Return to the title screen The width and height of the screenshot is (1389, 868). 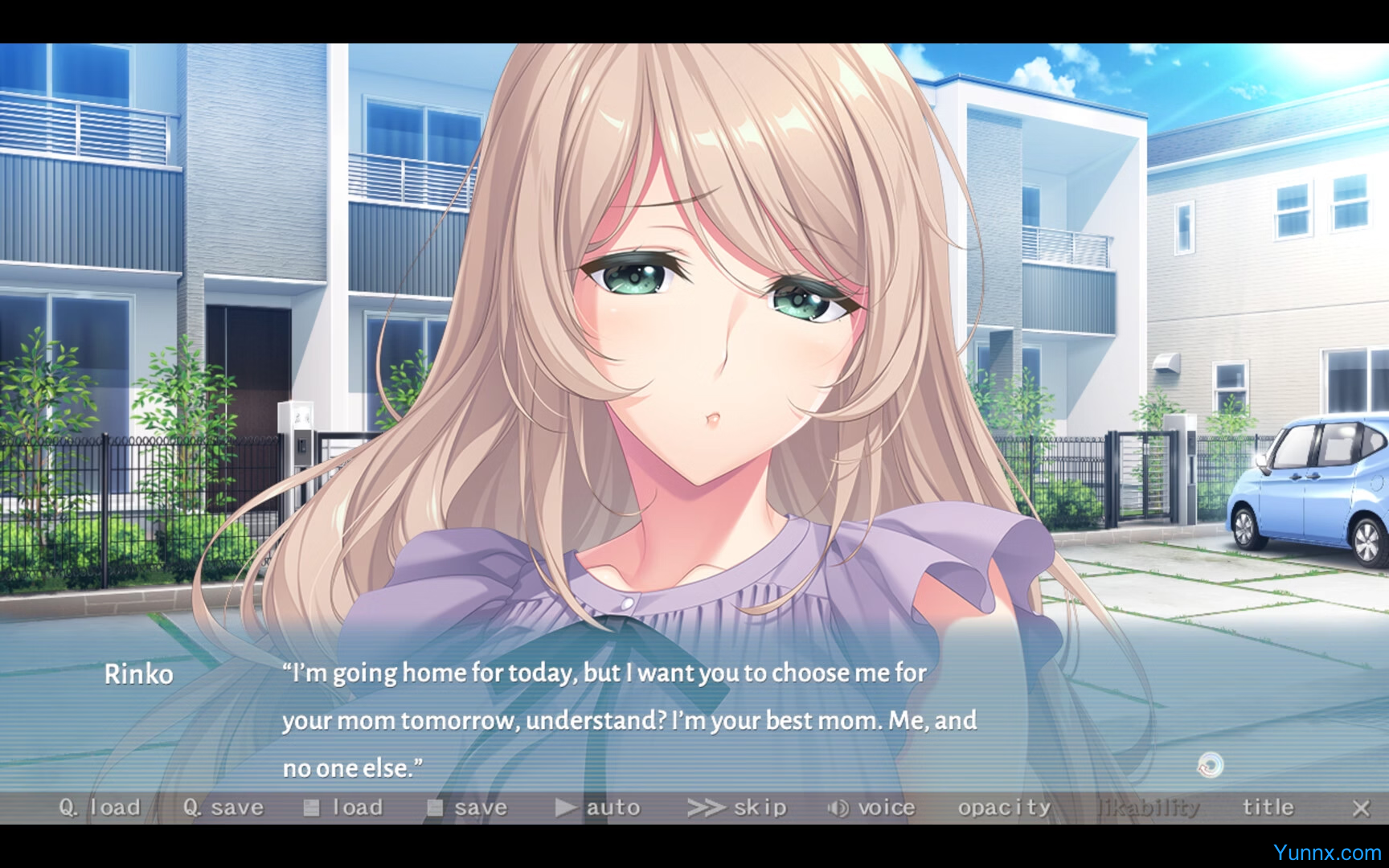[1268, 808]
